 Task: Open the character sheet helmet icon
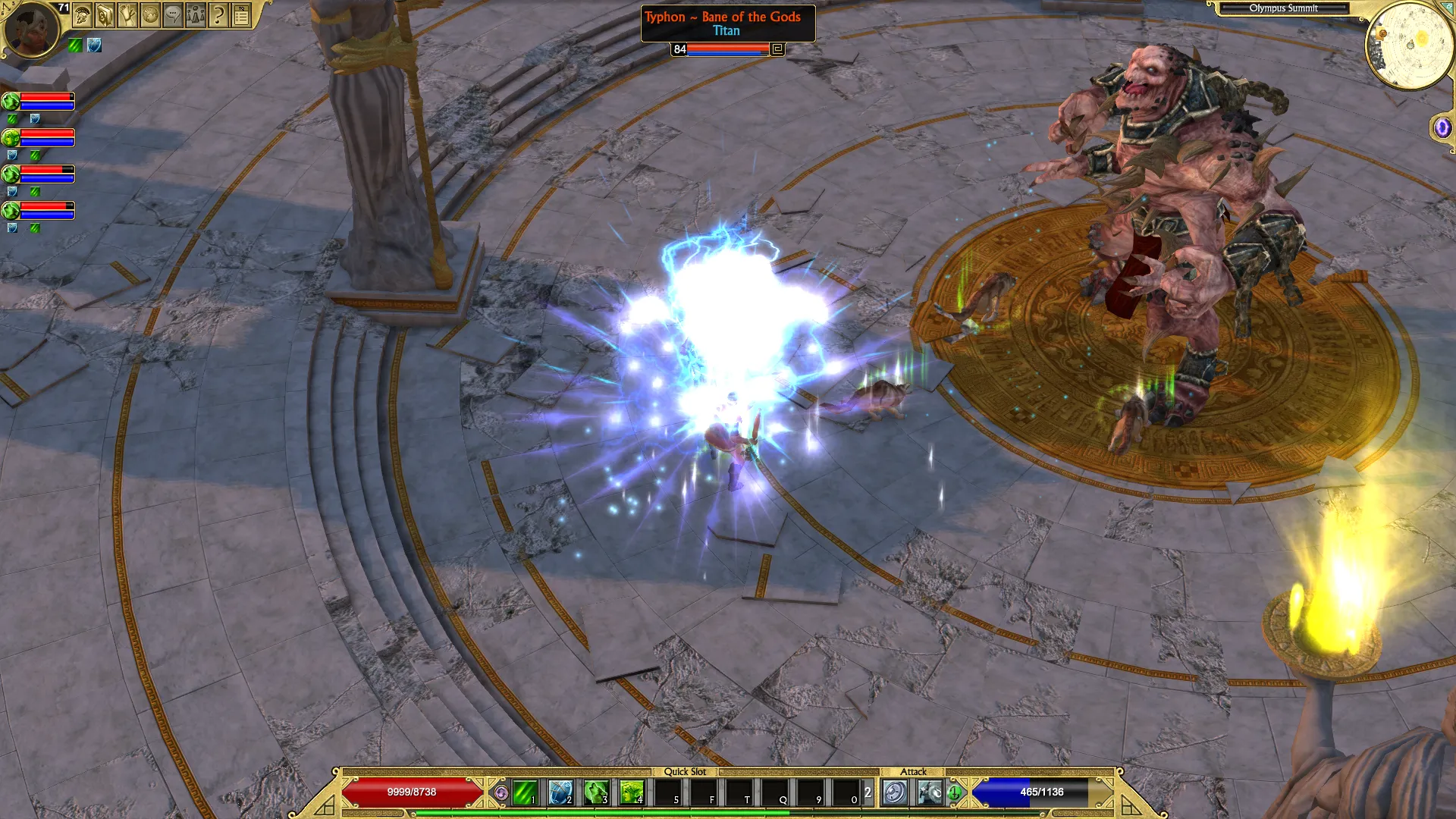coord(83,14)
